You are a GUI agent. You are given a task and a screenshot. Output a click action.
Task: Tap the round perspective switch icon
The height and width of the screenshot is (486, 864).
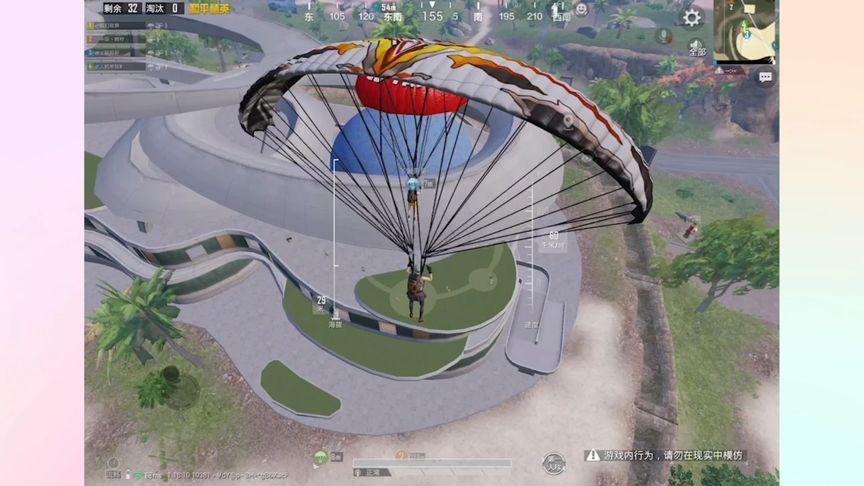point(553,463)
